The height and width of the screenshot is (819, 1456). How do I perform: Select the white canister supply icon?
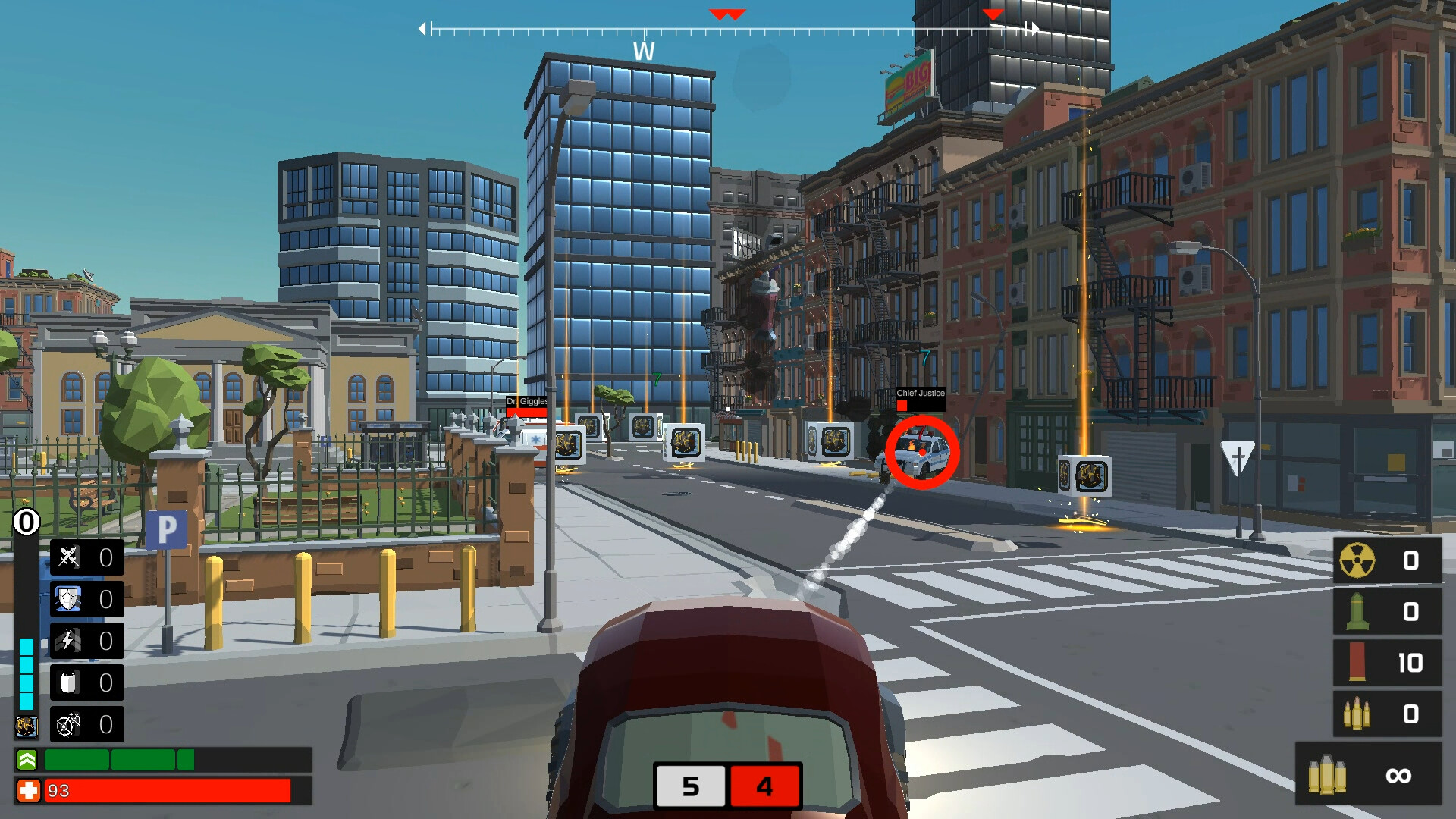point(66,682)
